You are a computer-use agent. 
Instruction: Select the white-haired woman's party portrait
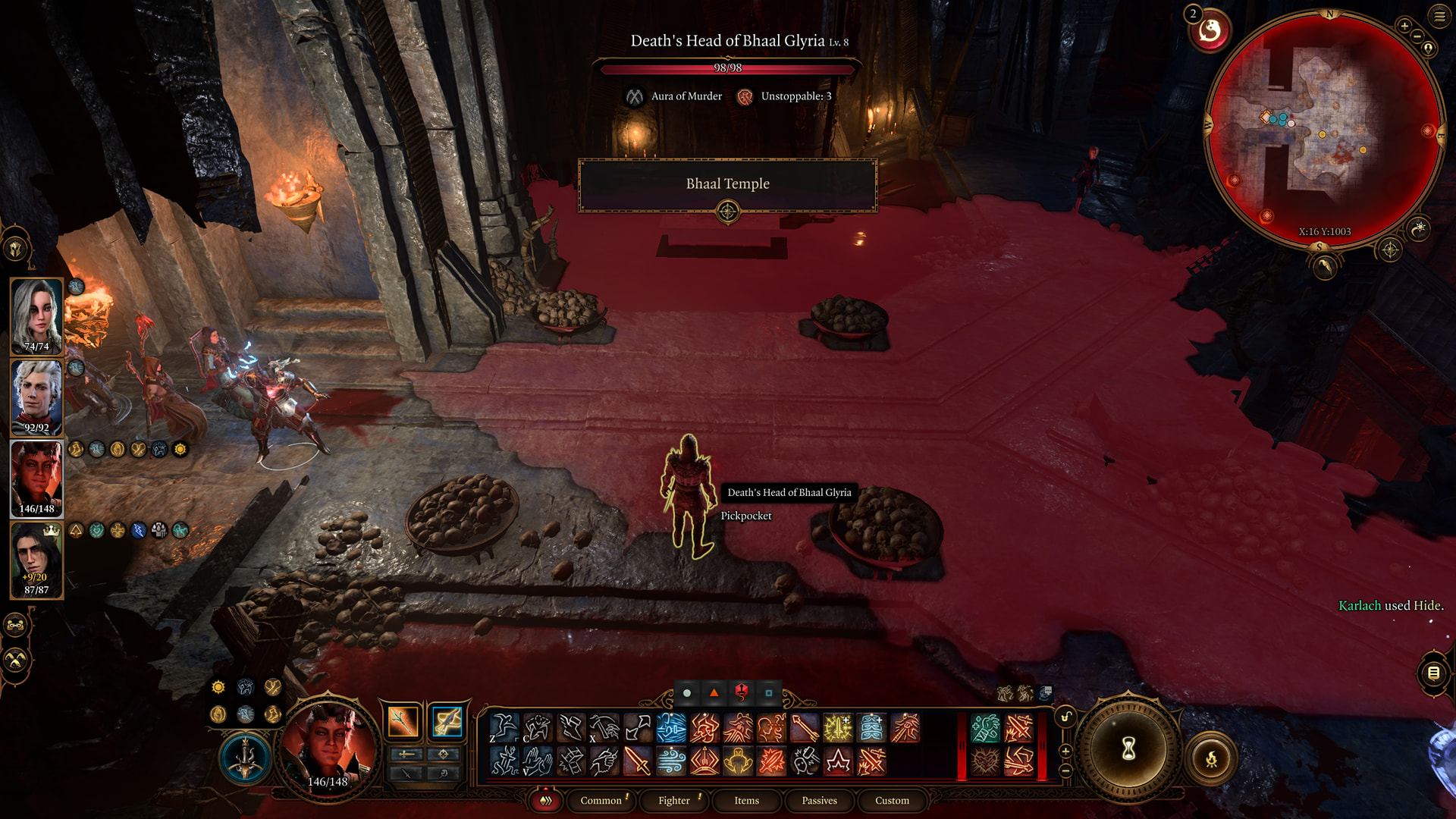click(36, 316)
